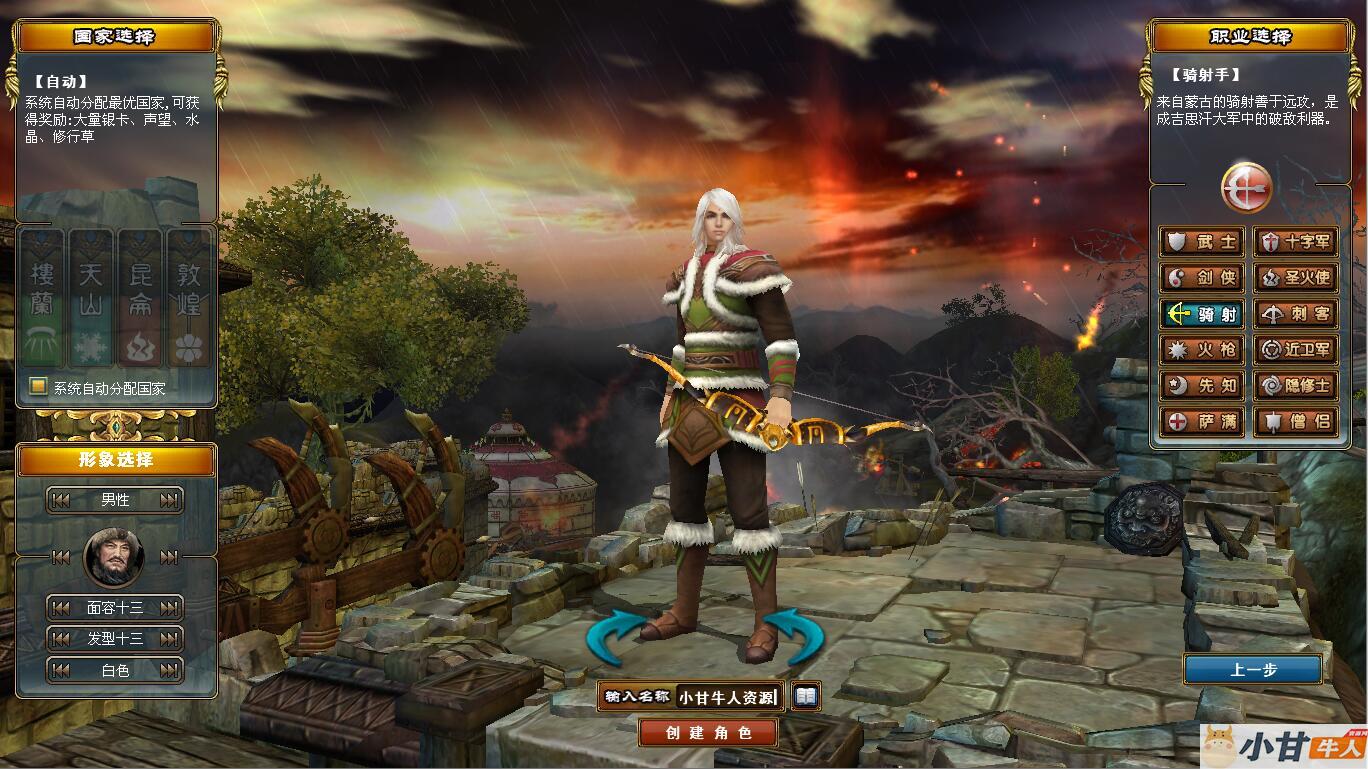This screenshot has width=1368, height=769.
Task: Pick the 剑侠 class
Action: tap(1202, 278)
